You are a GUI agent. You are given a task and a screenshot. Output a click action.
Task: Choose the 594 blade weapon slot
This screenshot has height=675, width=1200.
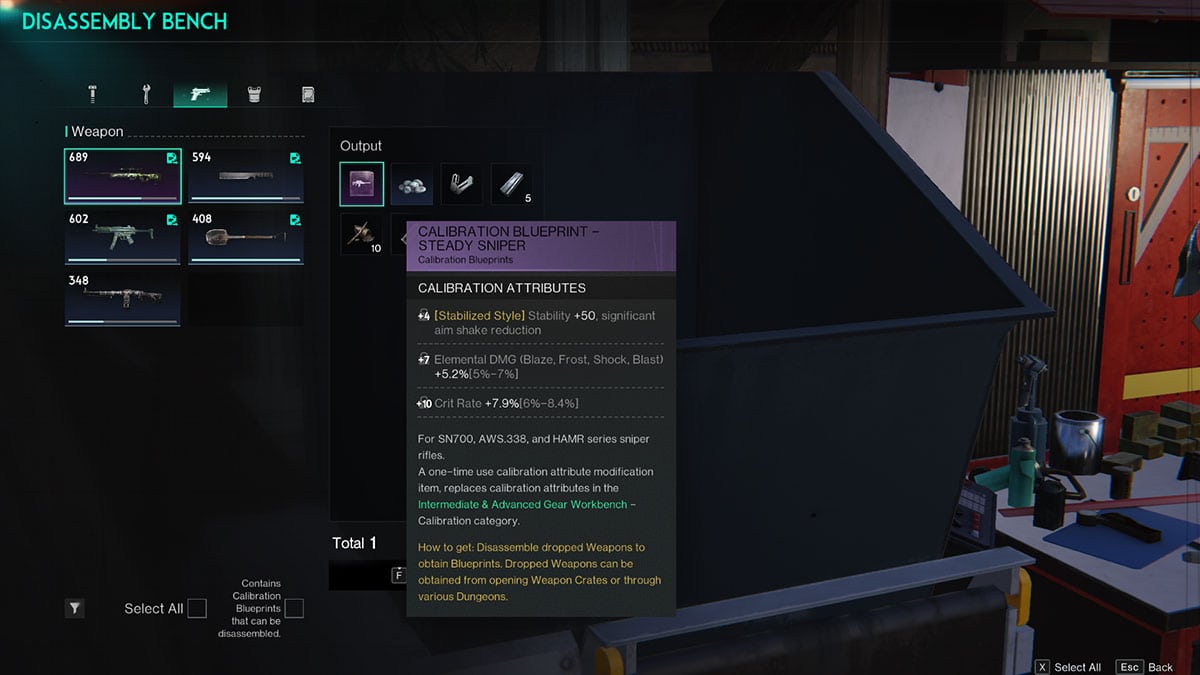pyautogui.click(x=246, y=176)
